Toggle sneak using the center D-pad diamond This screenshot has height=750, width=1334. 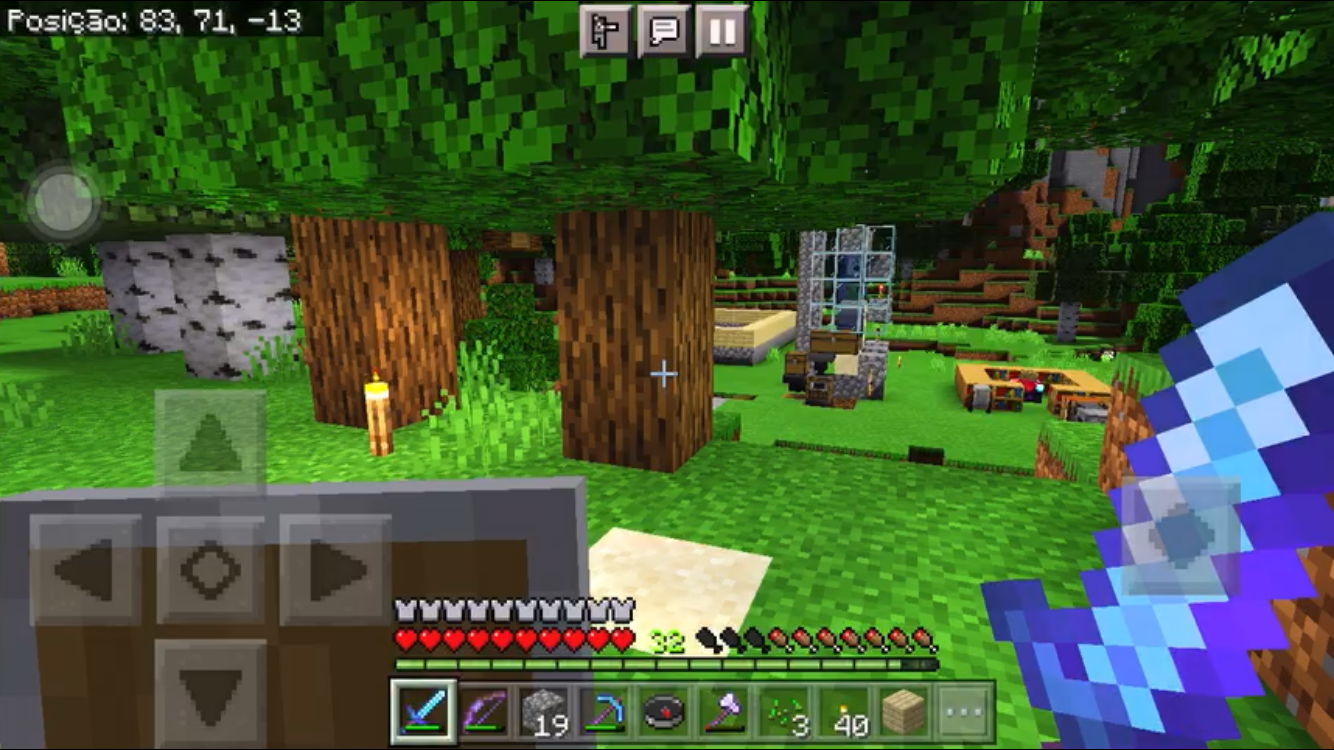click(x=209, y=567)
